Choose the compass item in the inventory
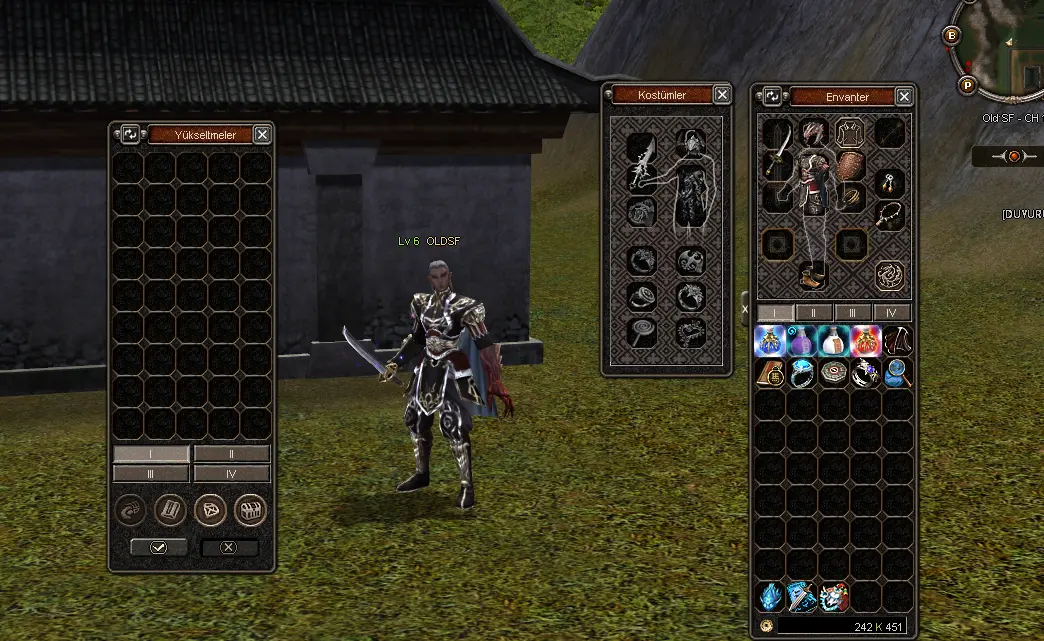Screen dimensions: 1044x641 pyautogui.click(x=834, y=373)
